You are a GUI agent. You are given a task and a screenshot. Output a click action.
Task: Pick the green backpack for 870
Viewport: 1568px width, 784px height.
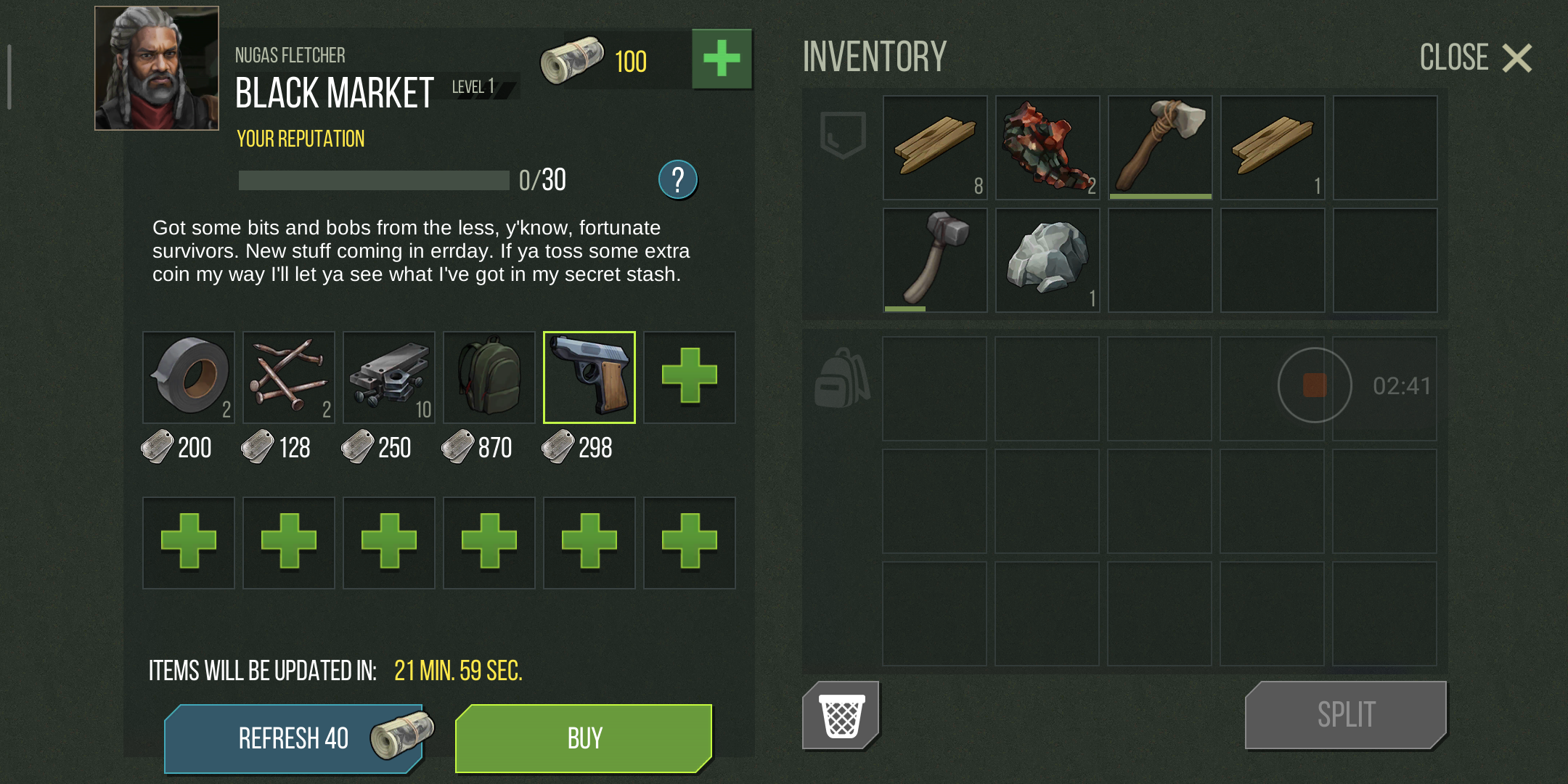(489, 377)
